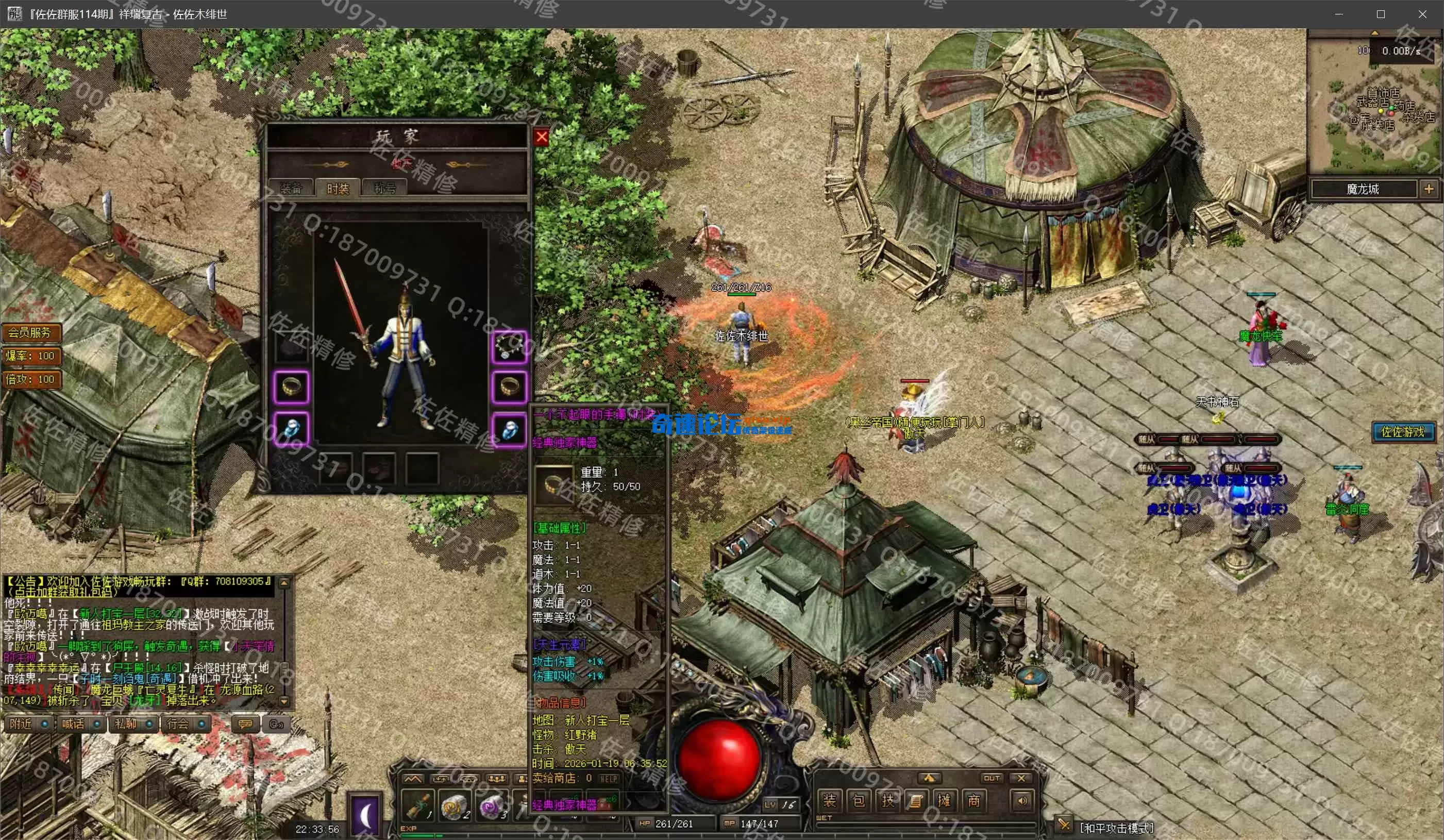1444x840 pixels.
Task: Use the green bottle in hotbar slot 1
Action: (x=418, y=805)
